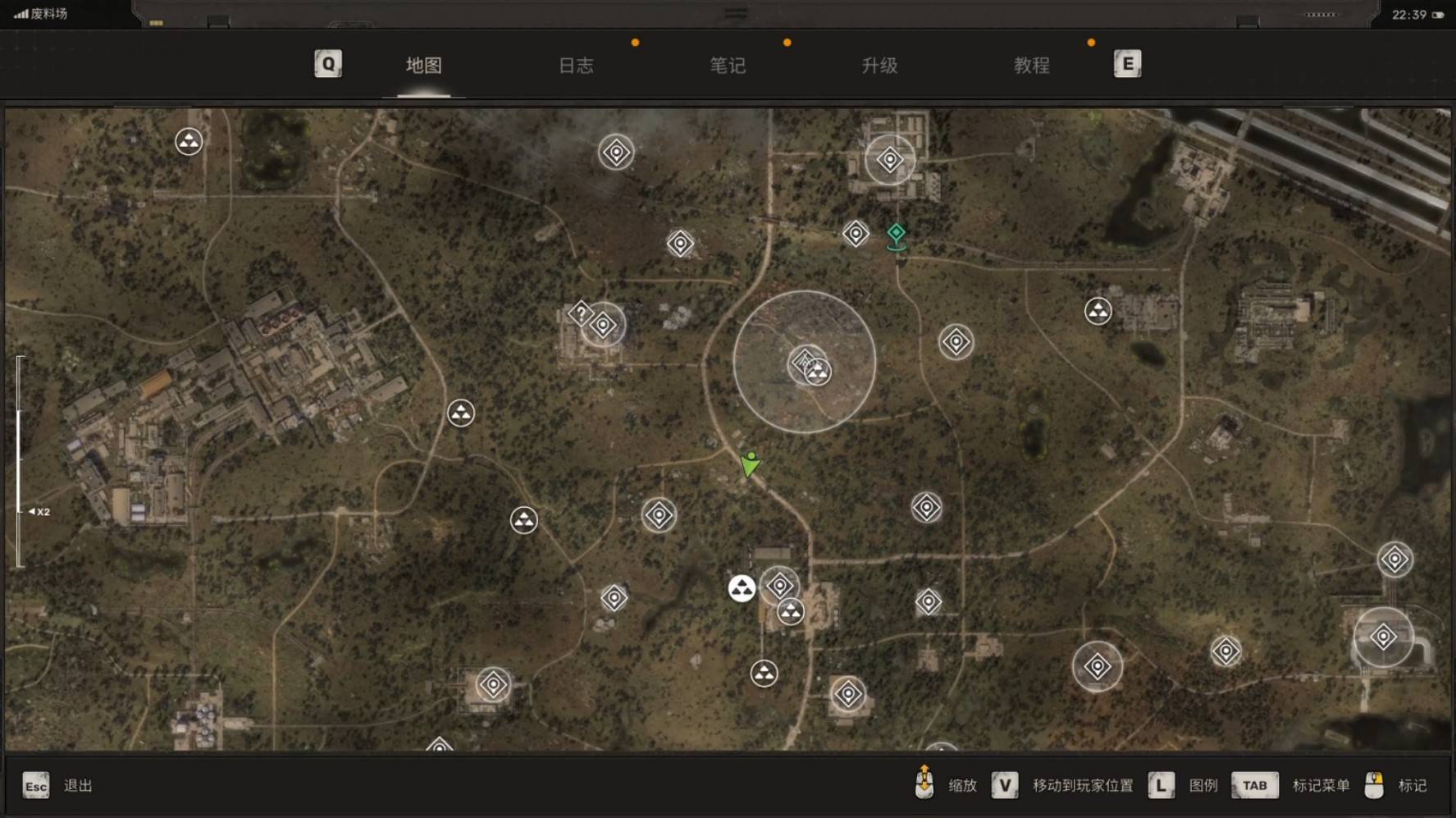The height and width of the screenshot is (818, 1456).
Task: Select the solid white highlighted stash marker
Action: 742,588
